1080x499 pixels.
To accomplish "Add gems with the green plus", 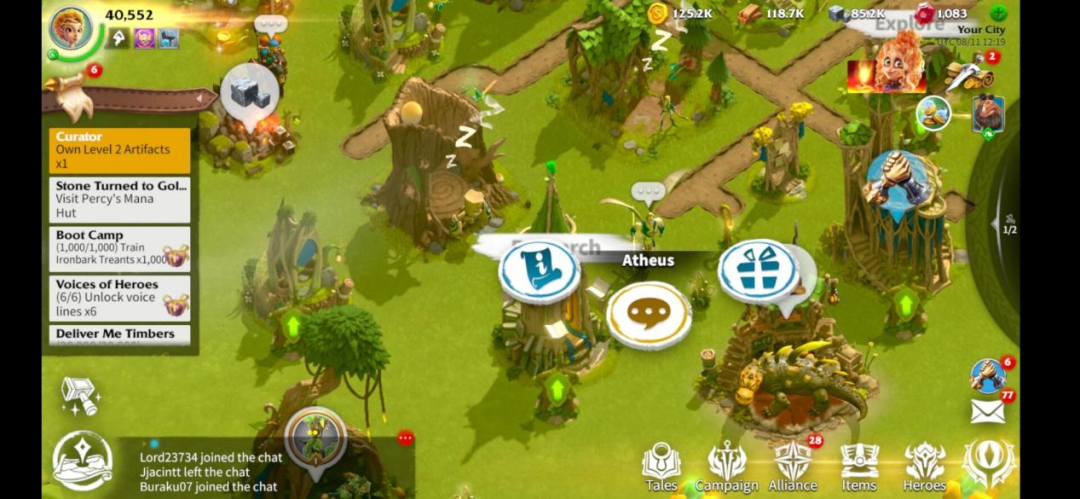I will pos(998,13).
